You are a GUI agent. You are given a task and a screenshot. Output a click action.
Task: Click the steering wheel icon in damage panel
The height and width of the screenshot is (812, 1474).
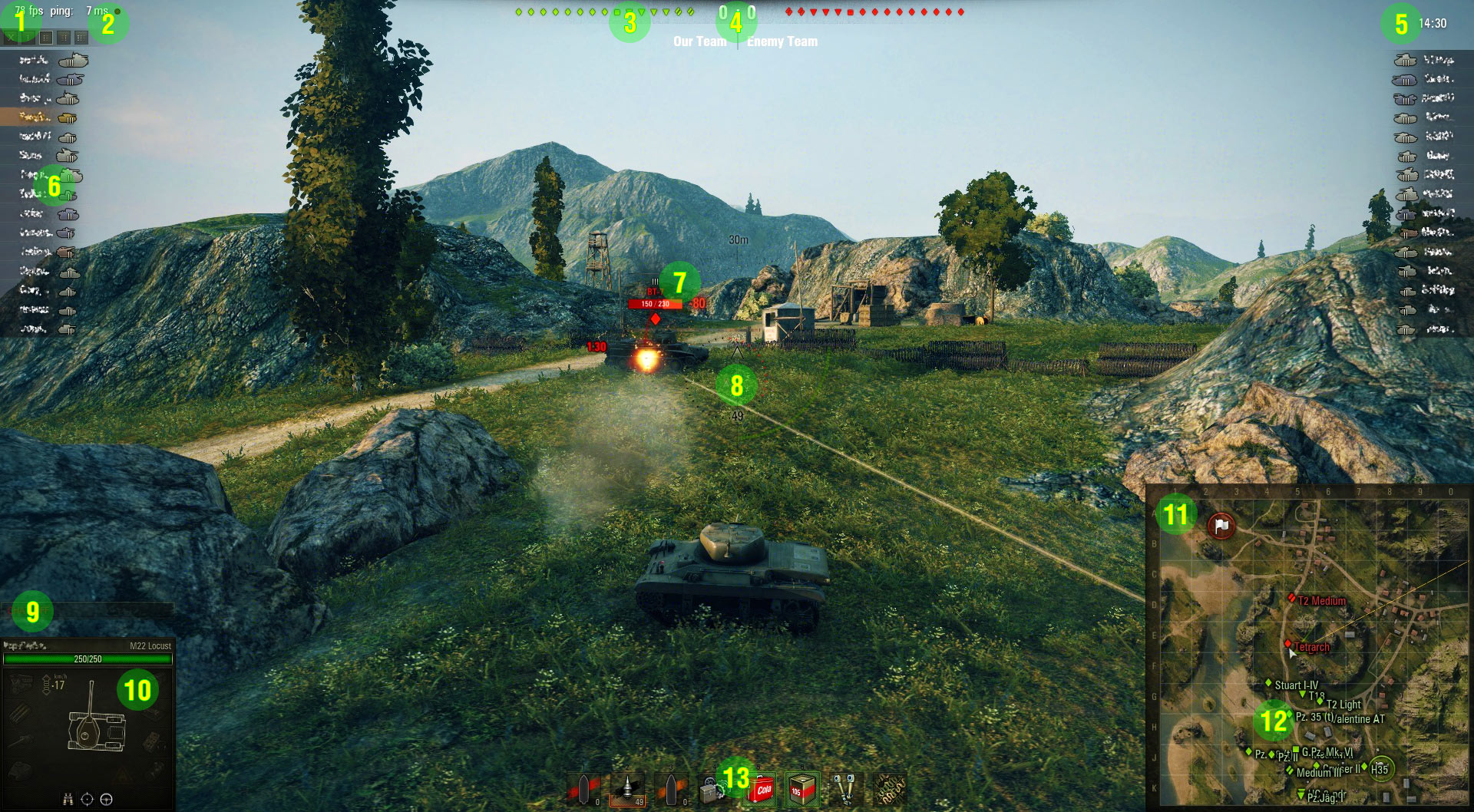[107, 800]
